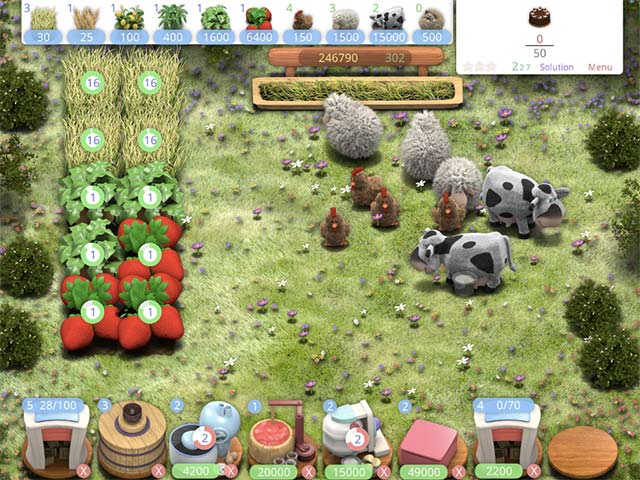Screen dimensions: 640x480
Task: Upgrade the teapot building for 4200
Action: [x=196, y=470]
